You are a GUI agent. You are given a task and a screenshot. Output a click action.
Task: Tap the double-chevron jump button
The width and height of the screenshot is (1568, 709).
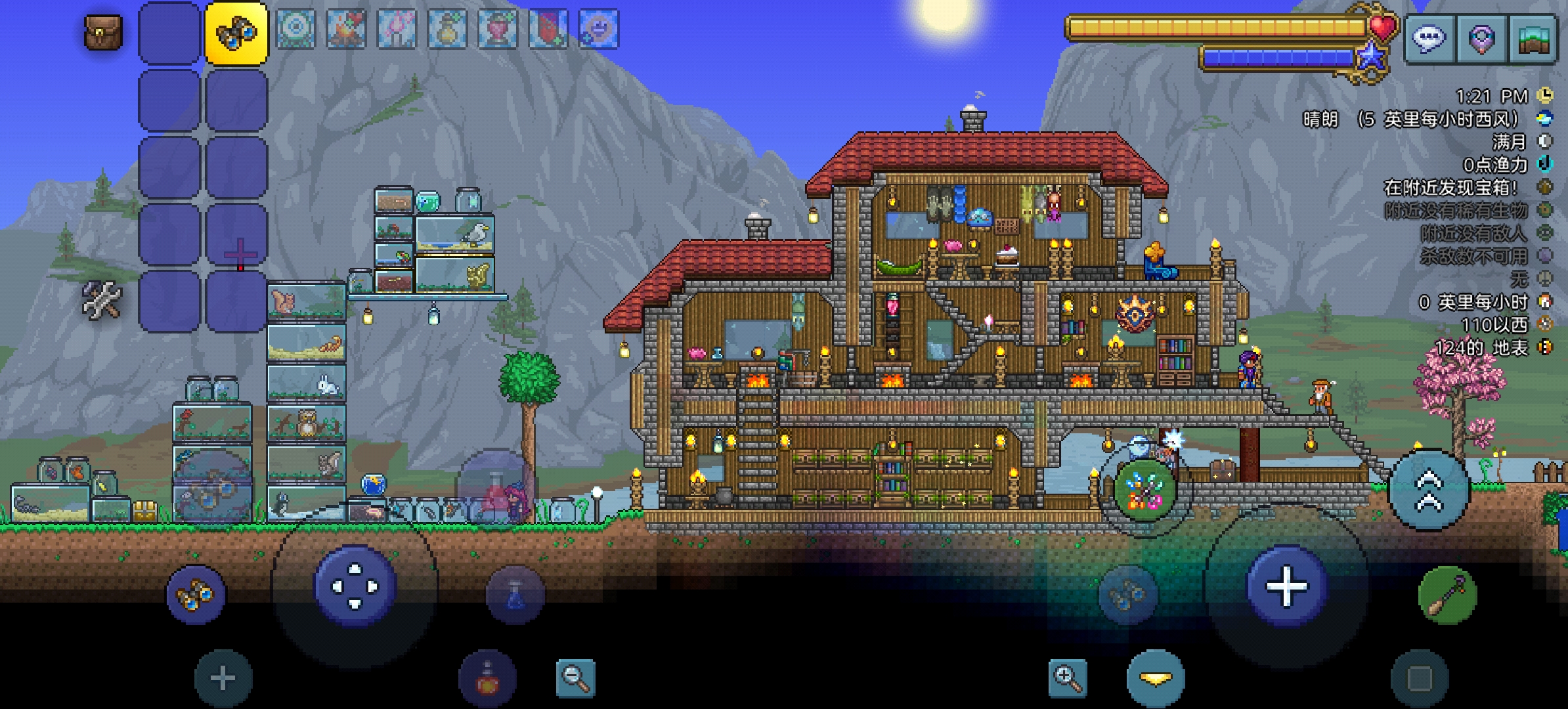(1429, 490)
